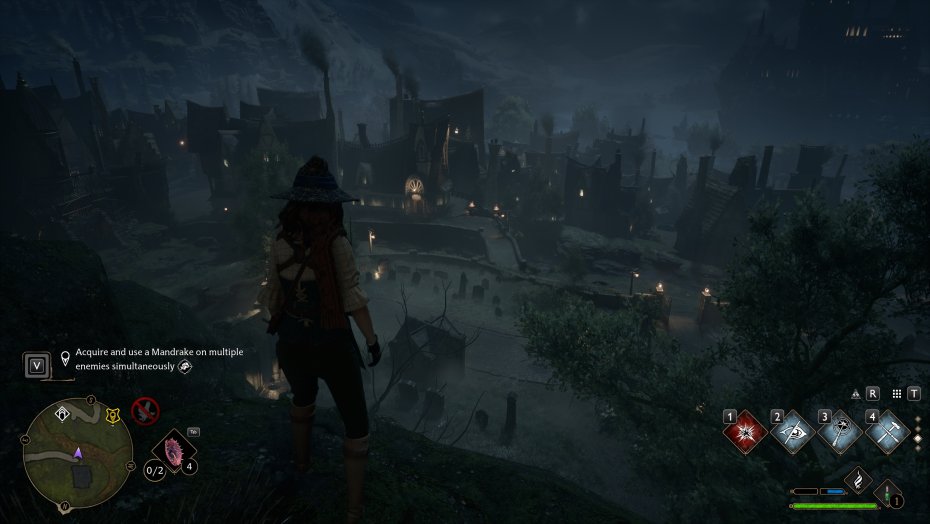Activate the hammer Conjuration spell in slot 4
The image size is (930, 524).
click(x=886, y=433)
